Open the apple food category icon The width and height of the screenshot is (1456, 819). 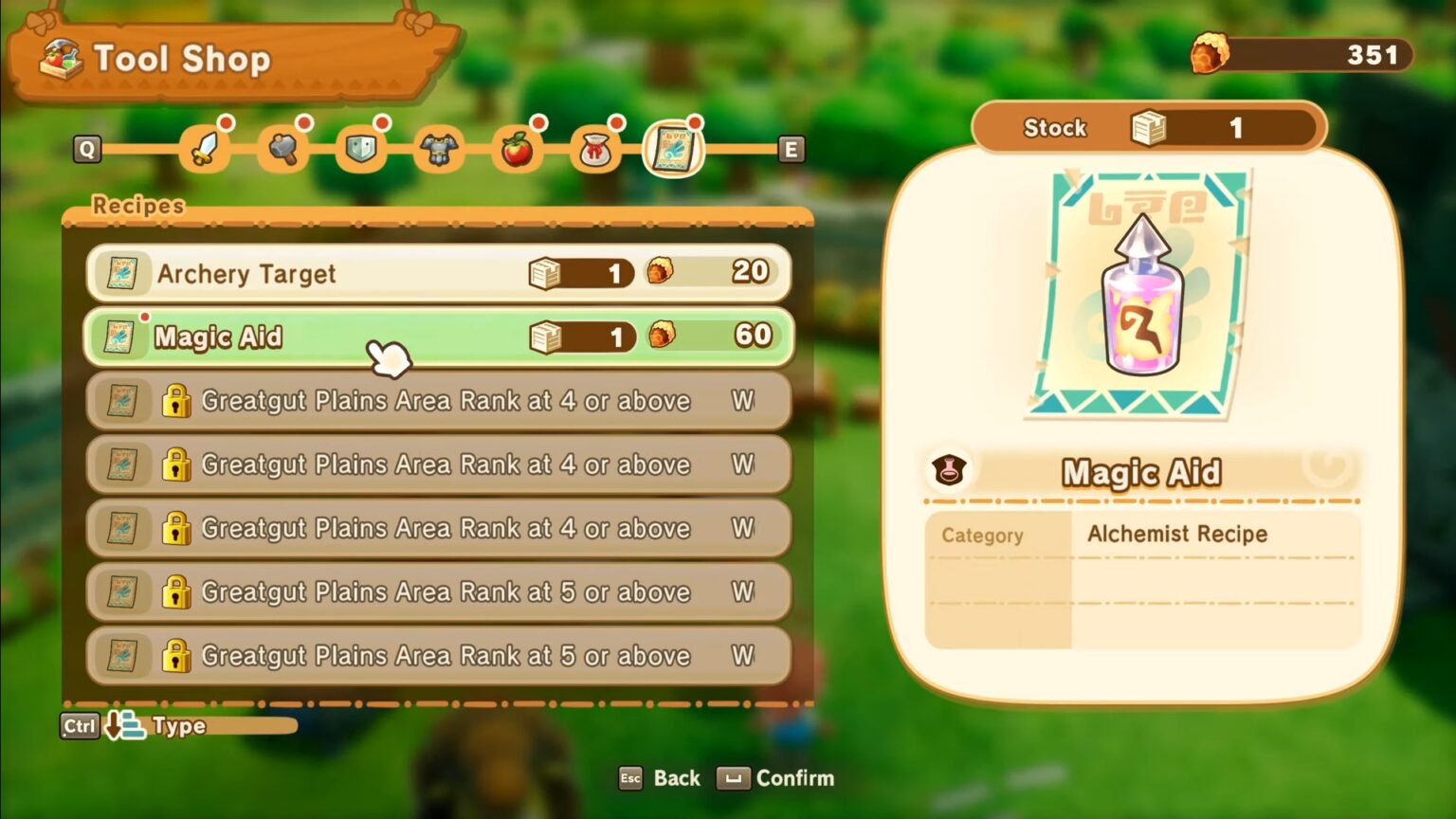point(517,147)
